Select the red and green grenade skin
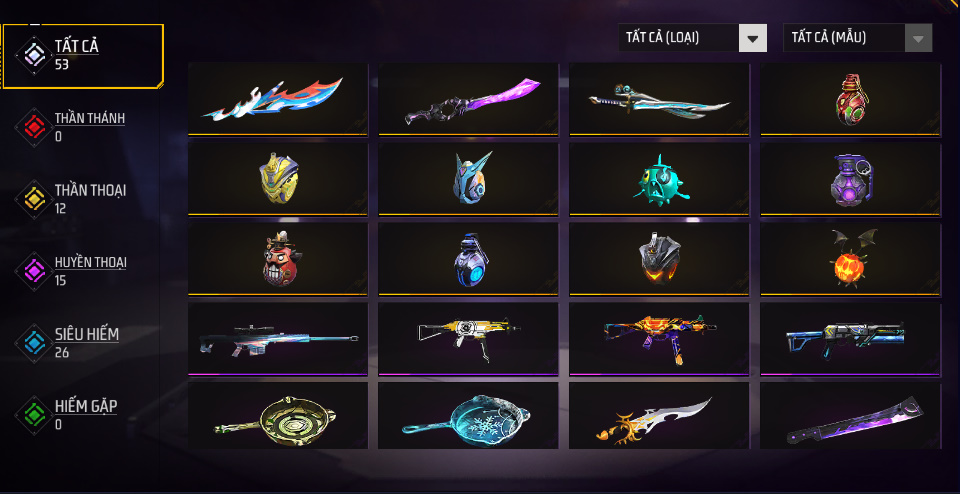Image resolution: width=960 pixels, height=494 pixels. (x=850, y=98)
